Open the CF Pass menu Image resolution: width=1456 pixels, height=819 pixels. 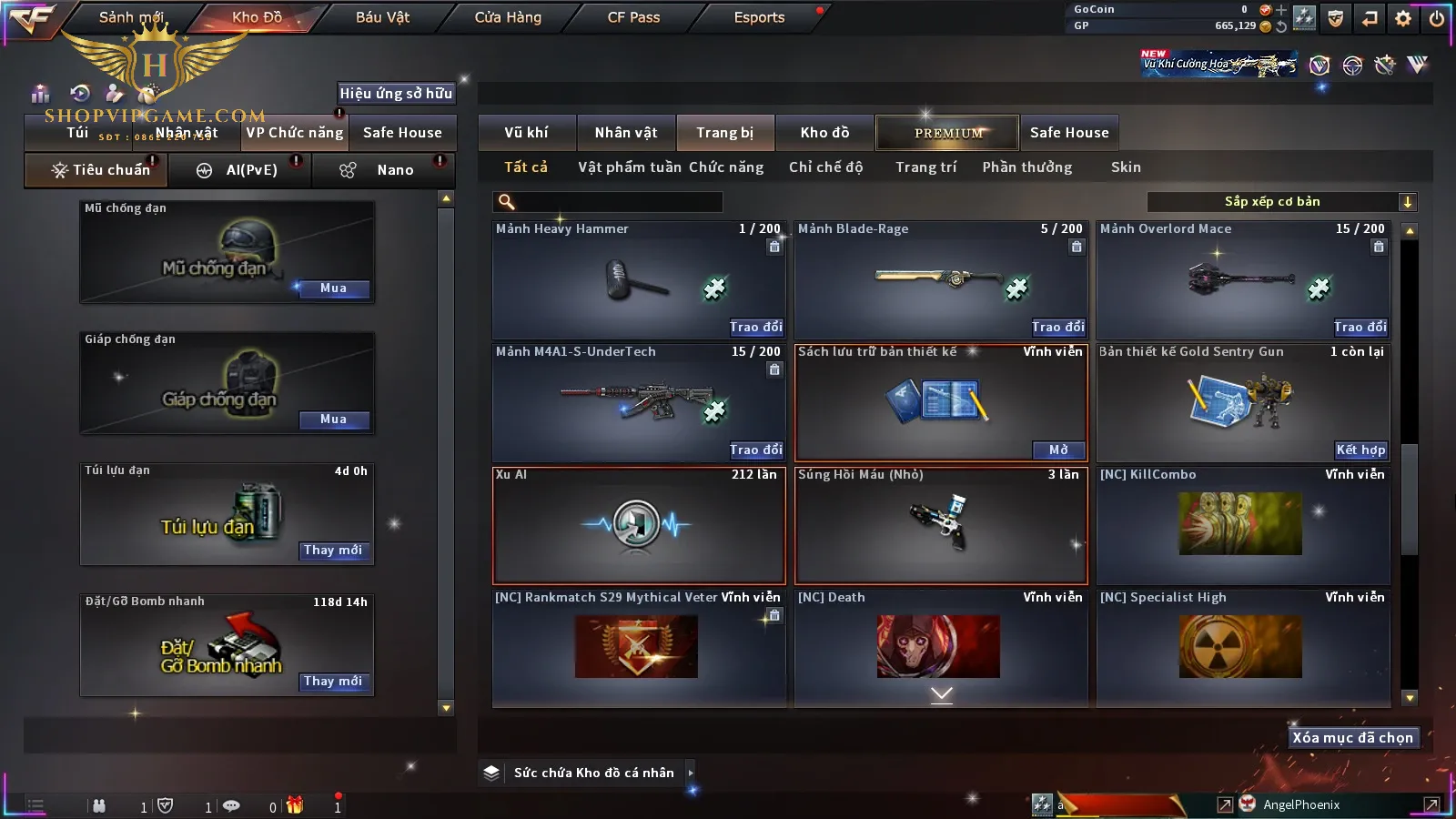click(633, 17)
